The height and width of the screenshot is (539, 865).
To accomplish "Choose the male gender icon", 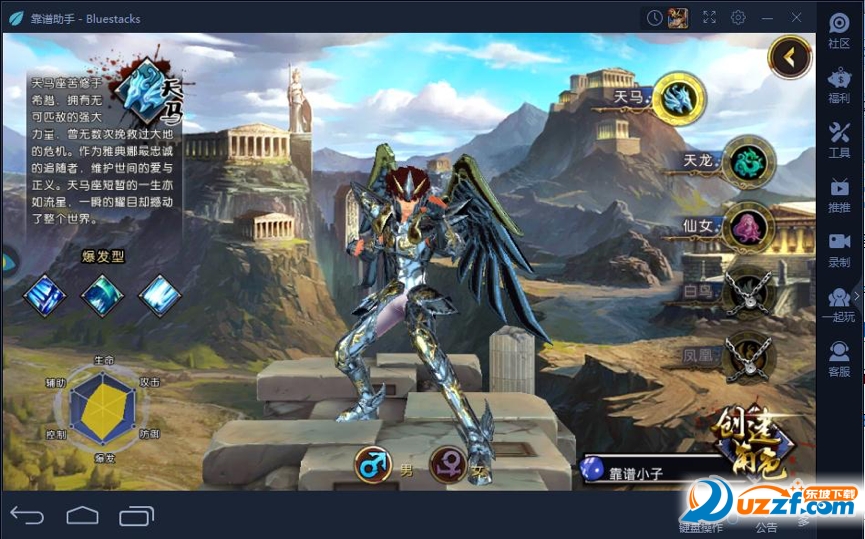I will (373, 465).
